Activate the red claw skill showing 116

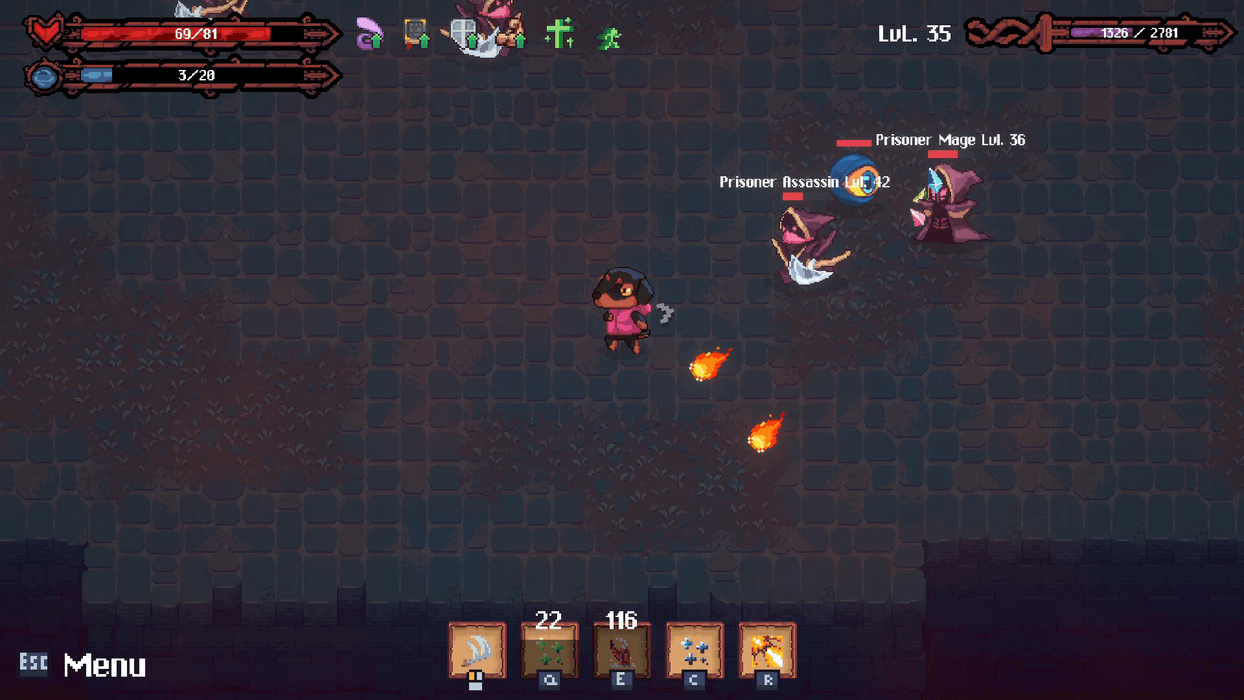click(621, 651)
